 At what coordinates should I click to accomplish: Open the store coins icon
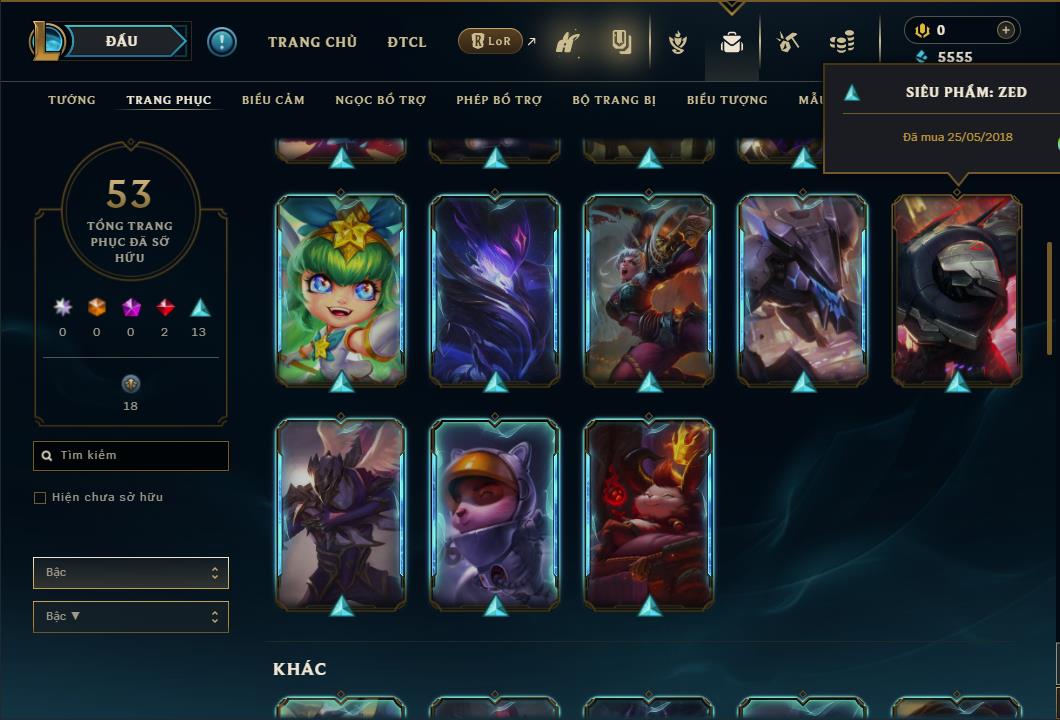click(x=842, y=42)
